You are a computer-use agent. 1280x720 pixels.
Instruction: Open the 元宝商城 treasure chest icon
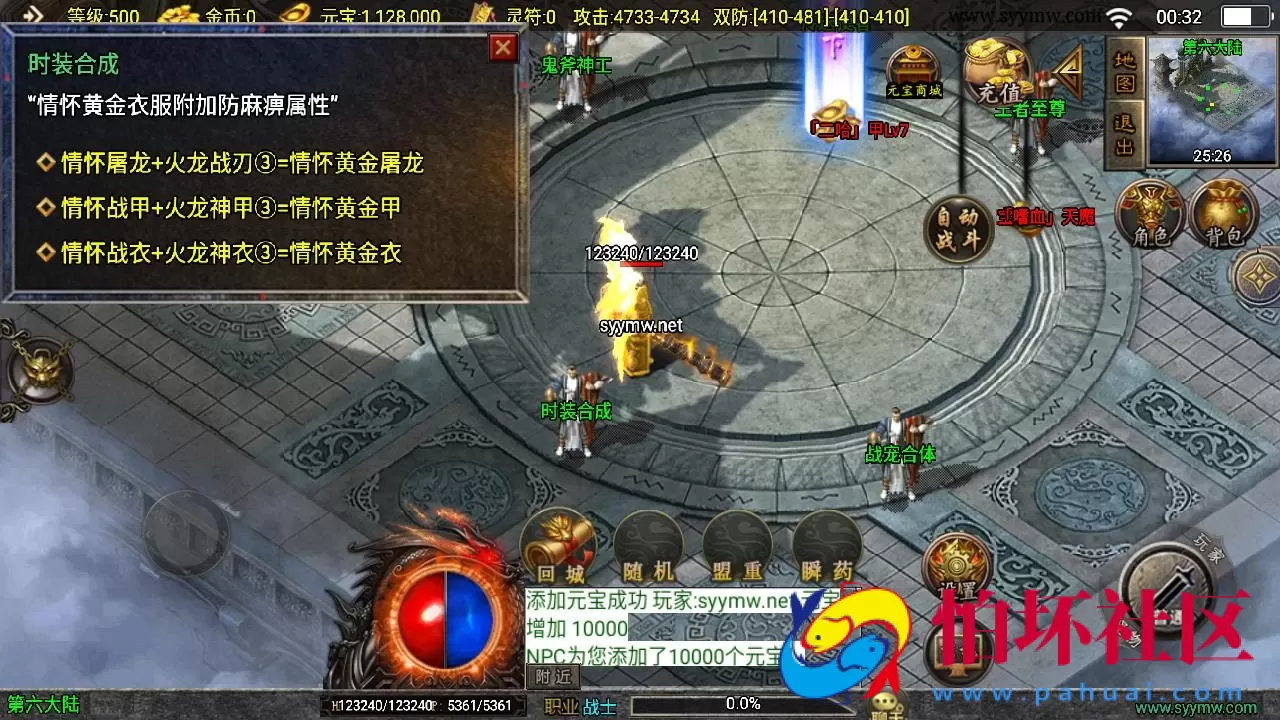913,68
